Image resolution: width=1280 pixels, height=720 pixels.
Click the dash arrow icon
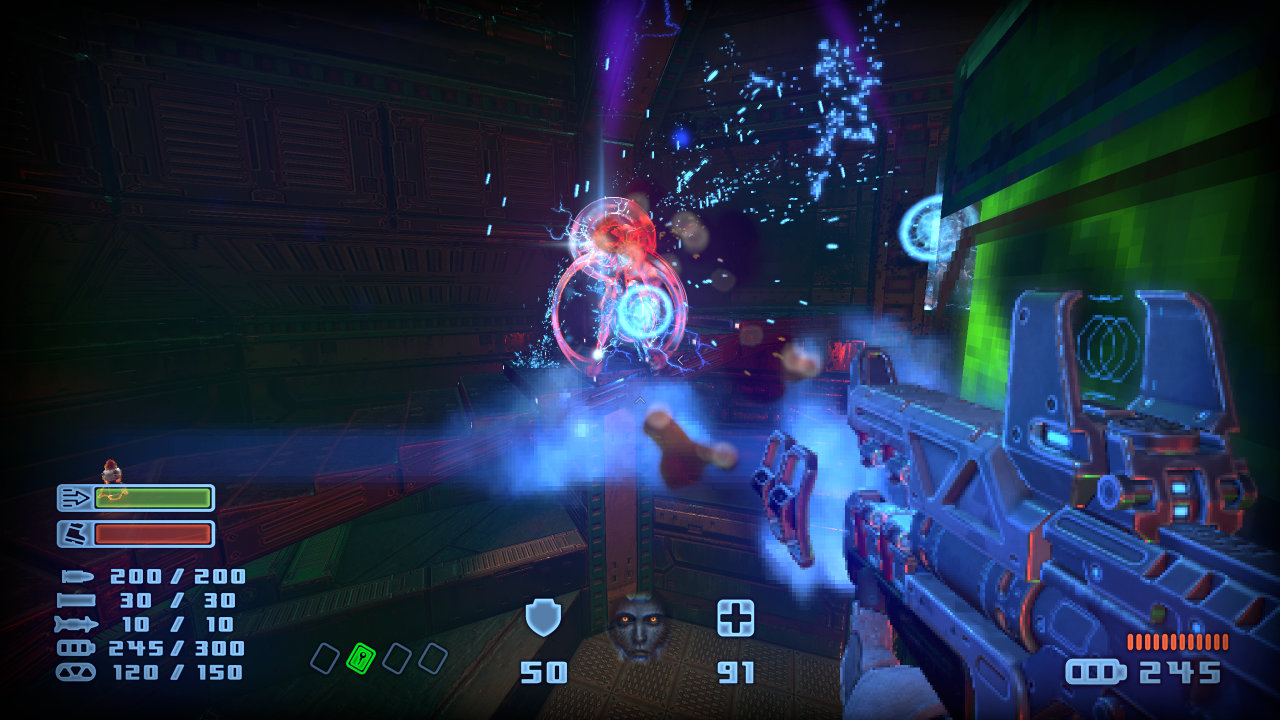pos(74,498)
